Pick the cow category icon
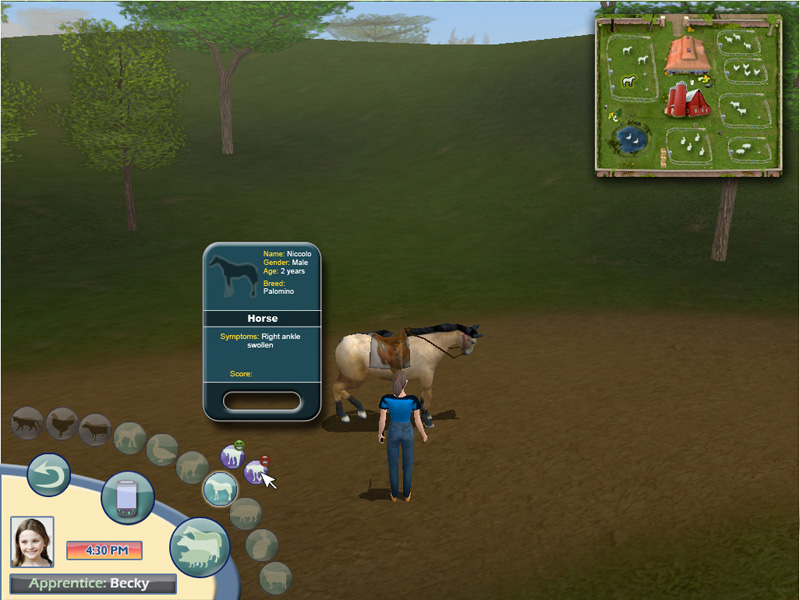 coord(95,430)
